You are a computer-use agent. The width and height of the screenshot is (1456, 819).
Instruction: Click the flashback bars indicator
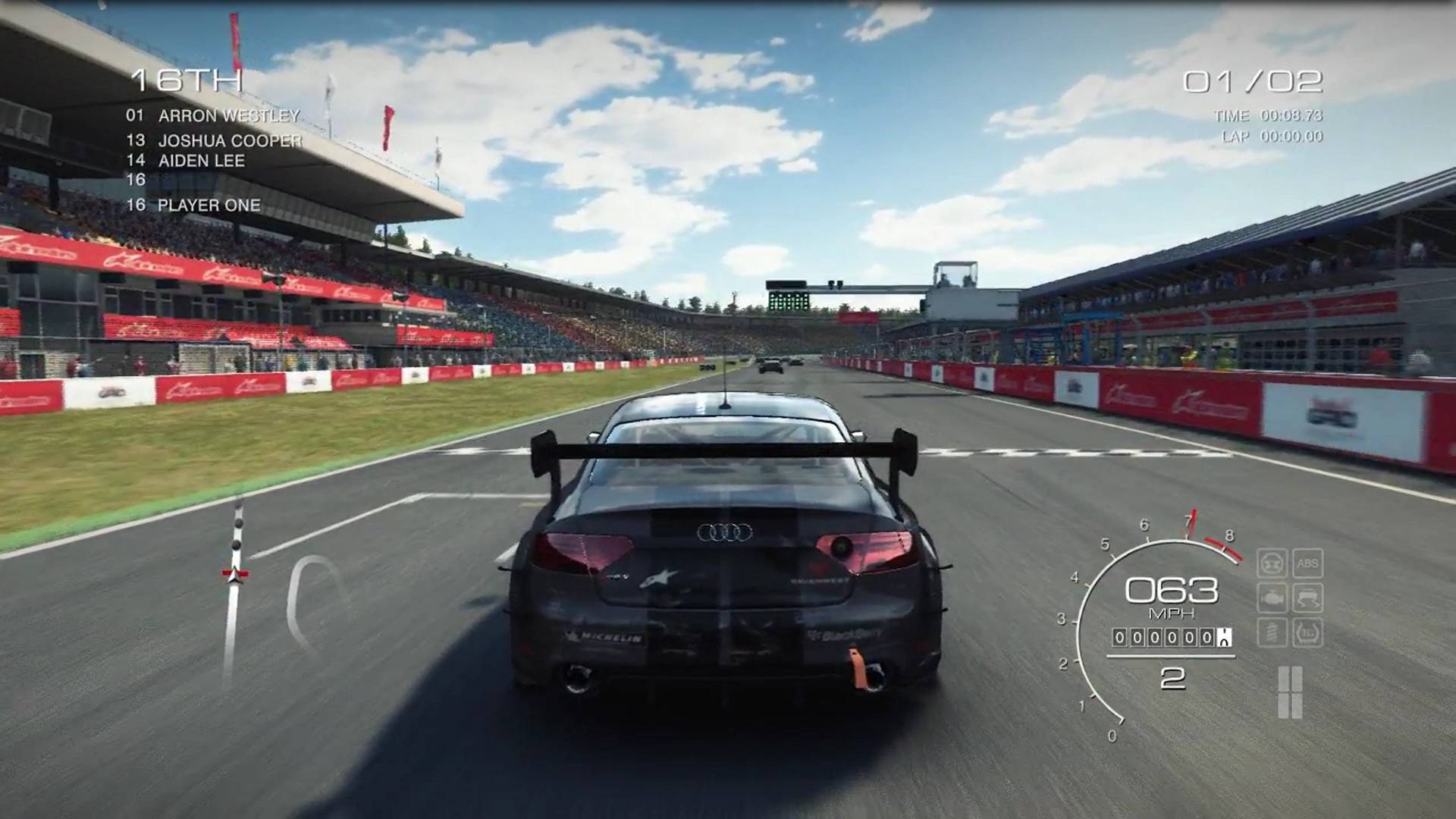[x=1290, y=692]
